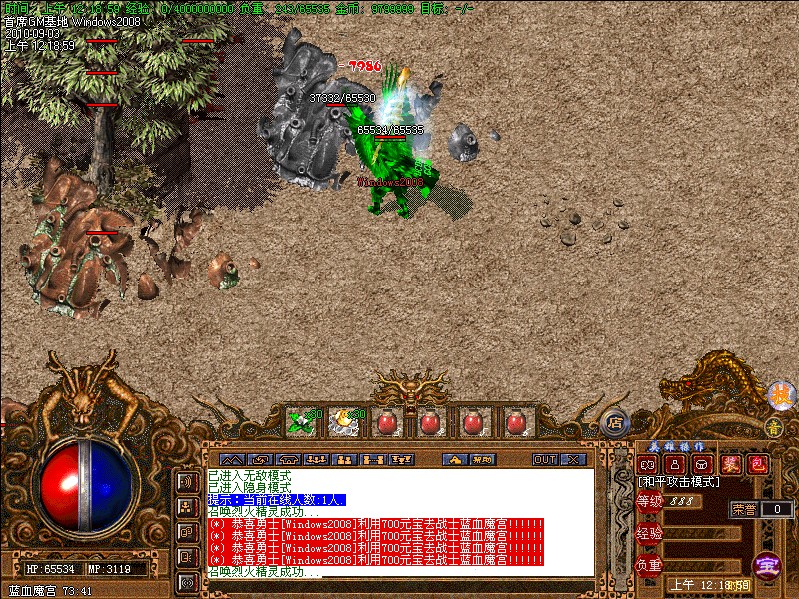
Task: Open the hero bag 包 button
Action: pos(757,464)
